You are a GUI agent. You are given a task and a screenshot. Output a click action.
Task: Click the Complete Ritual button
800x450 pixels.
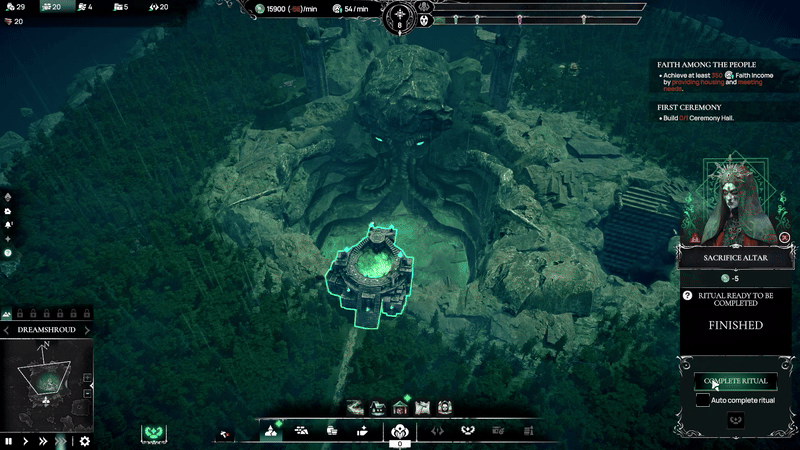736,381
